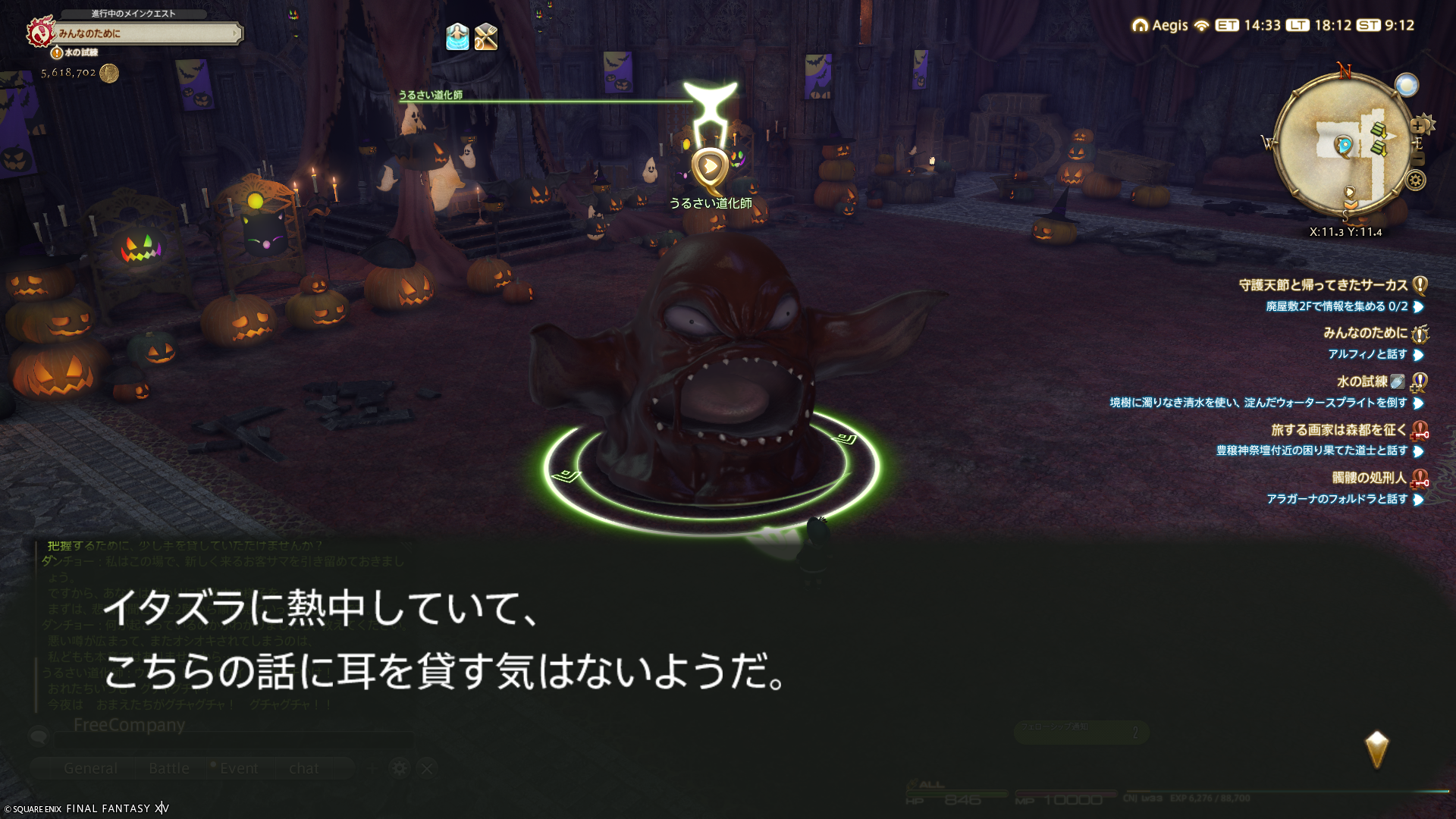Open the minimap gear settings

[x=1415, y=180]
